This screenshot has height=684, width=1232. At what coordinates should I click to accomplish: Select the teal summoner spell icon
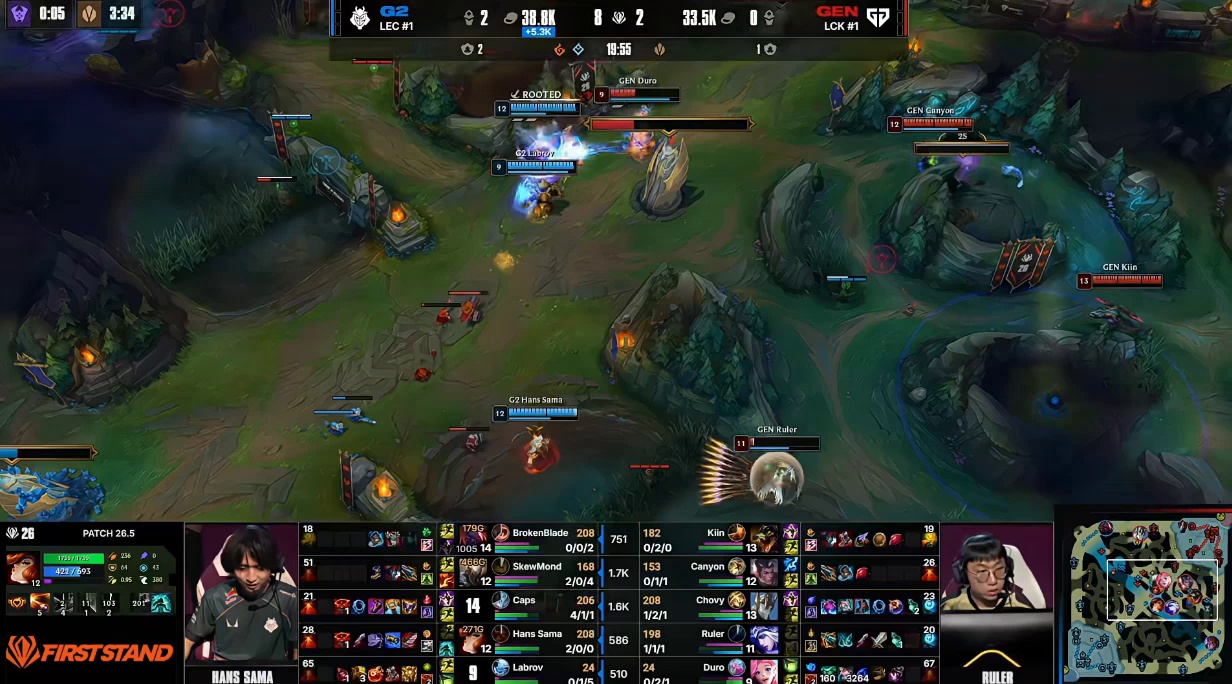tap(161, 603)
